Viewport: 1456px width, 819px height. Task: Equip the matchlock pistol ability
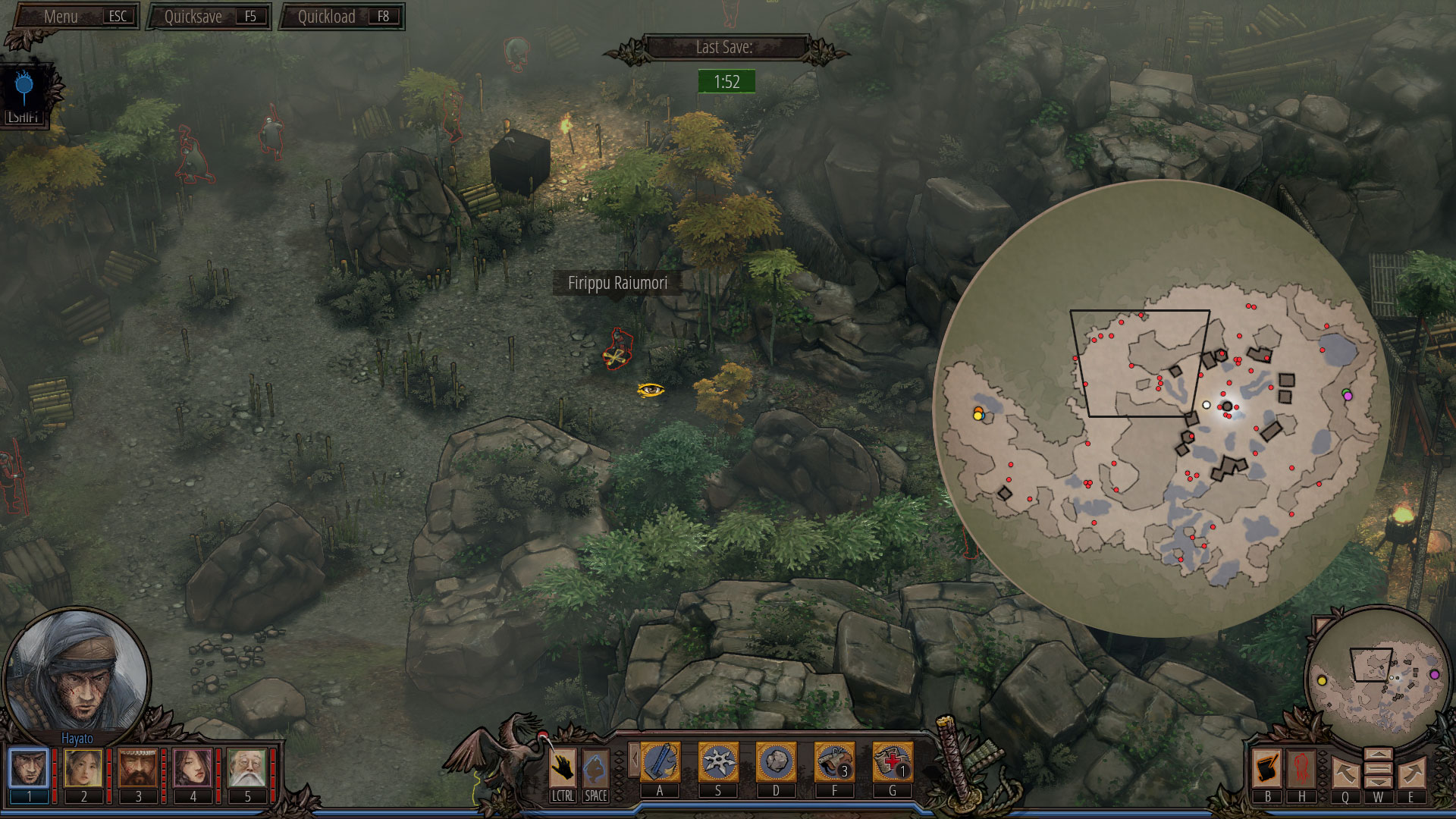(x=834, y=762)
